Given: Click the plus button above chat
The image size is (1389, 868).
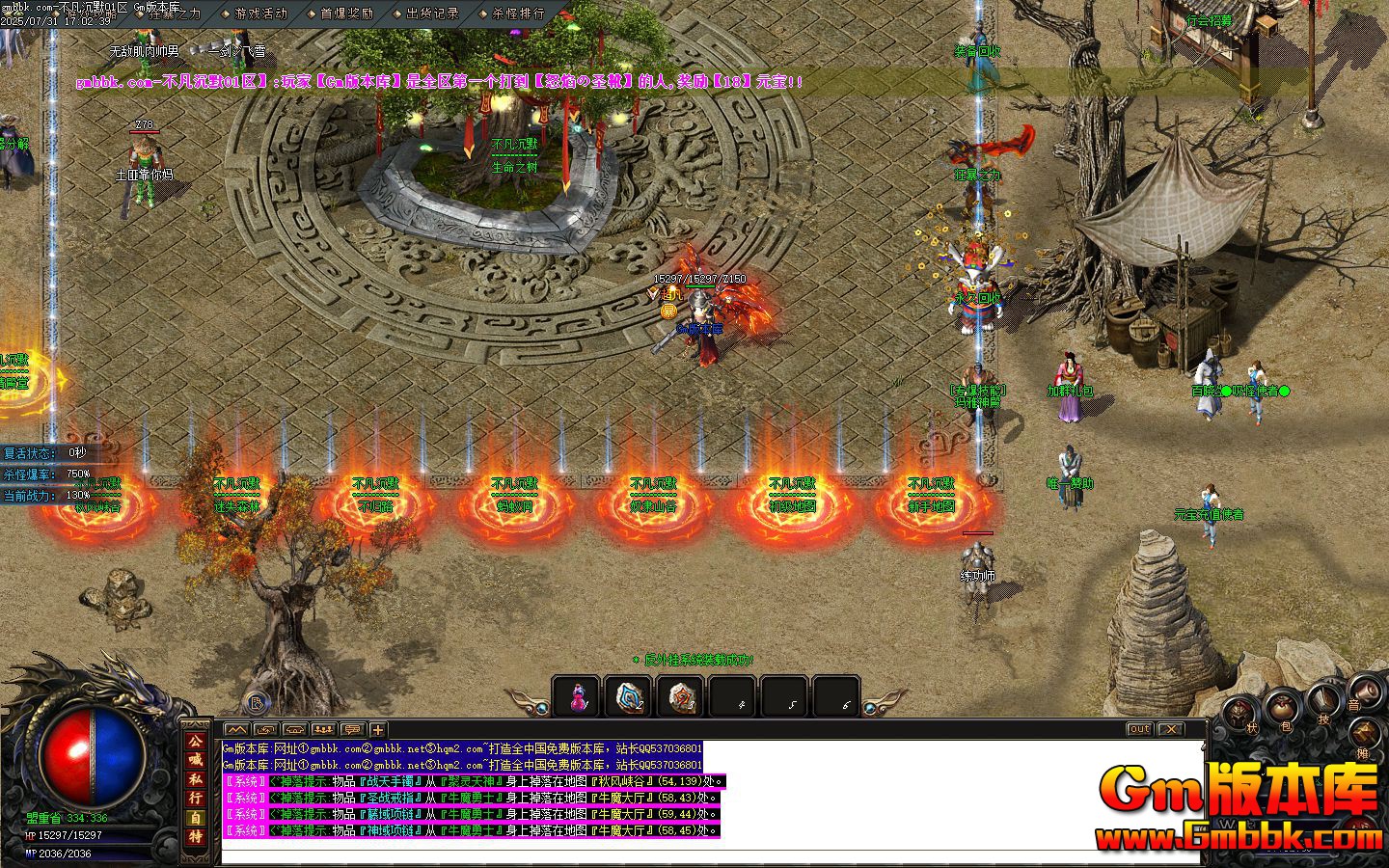Looking at the screenshot, I should coord(378,730).
